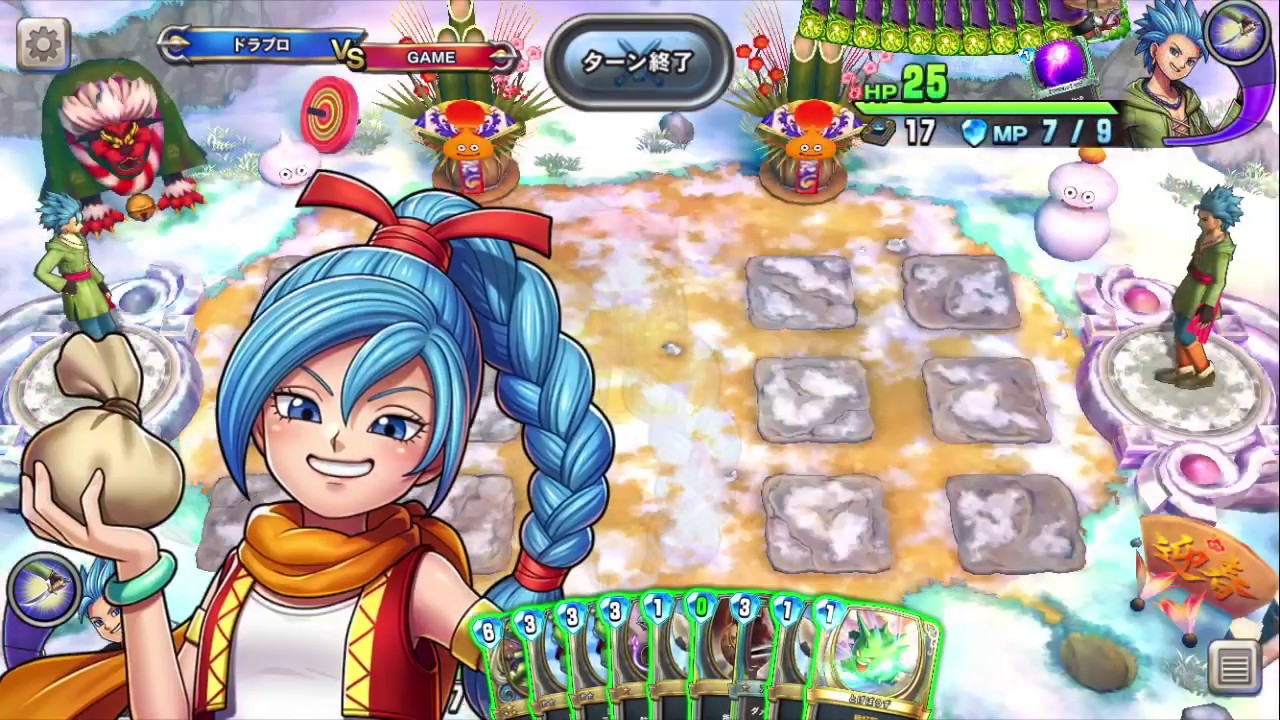This screenshot has width=1280, height=720.
Task: Open the gear settings menu
Action: (43, 43)
